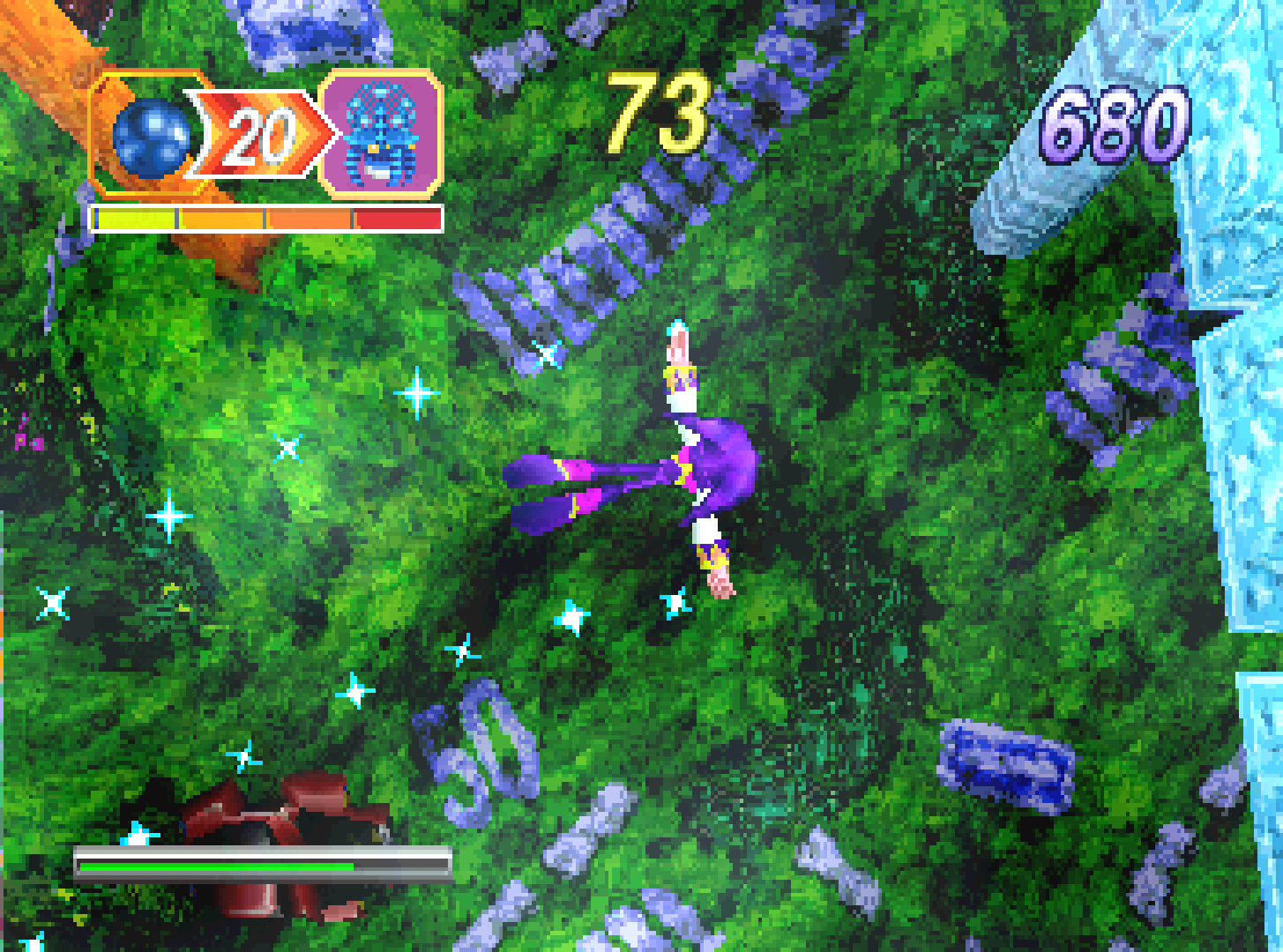Select the Ideya Capture cage icon
Viewport: 1283px width, 952px height.
pyautogui.click(x=380, y=134)
